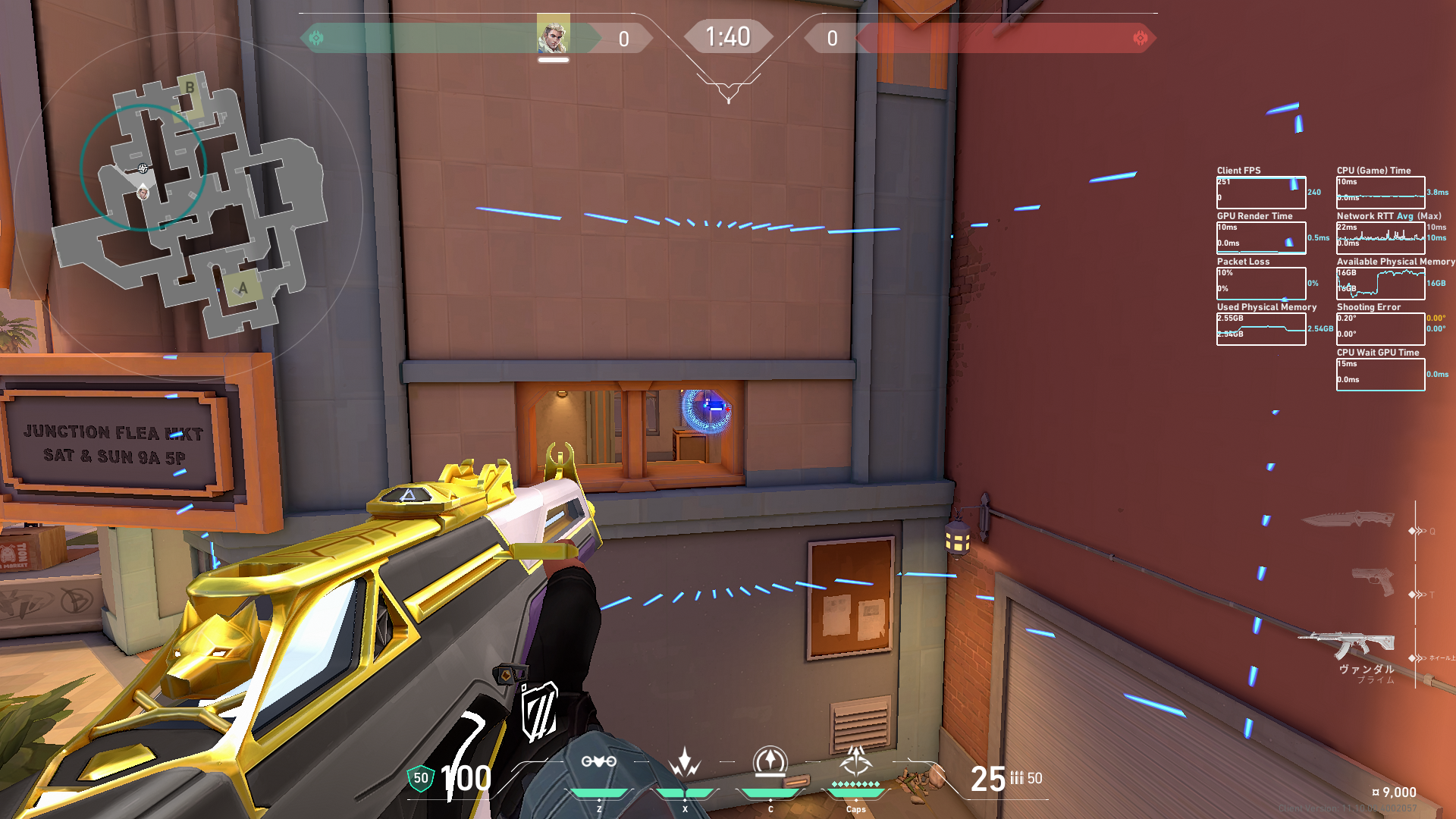Use the Recon Bolt ability icon
Viewport: 1456px width, 819px height.
770,761
